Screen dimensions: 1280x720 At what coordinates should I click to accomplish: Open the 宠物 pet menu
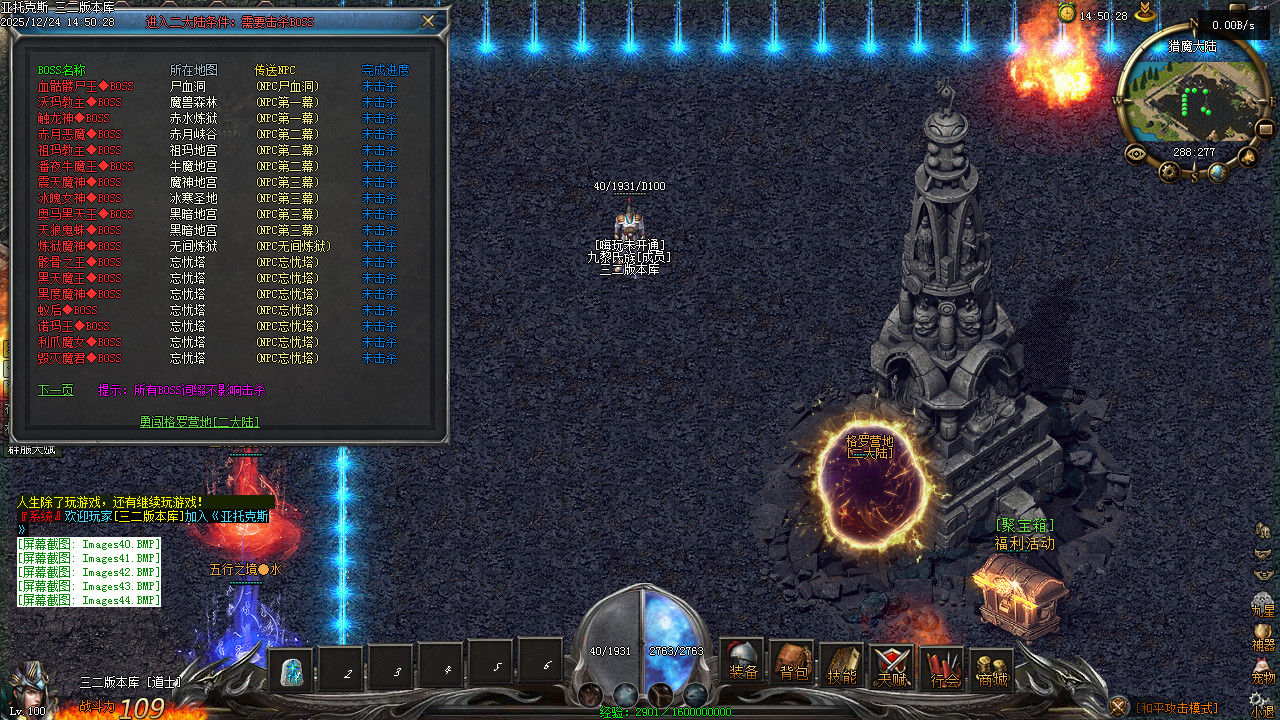pyautogui.click(x=1263, y=672)
